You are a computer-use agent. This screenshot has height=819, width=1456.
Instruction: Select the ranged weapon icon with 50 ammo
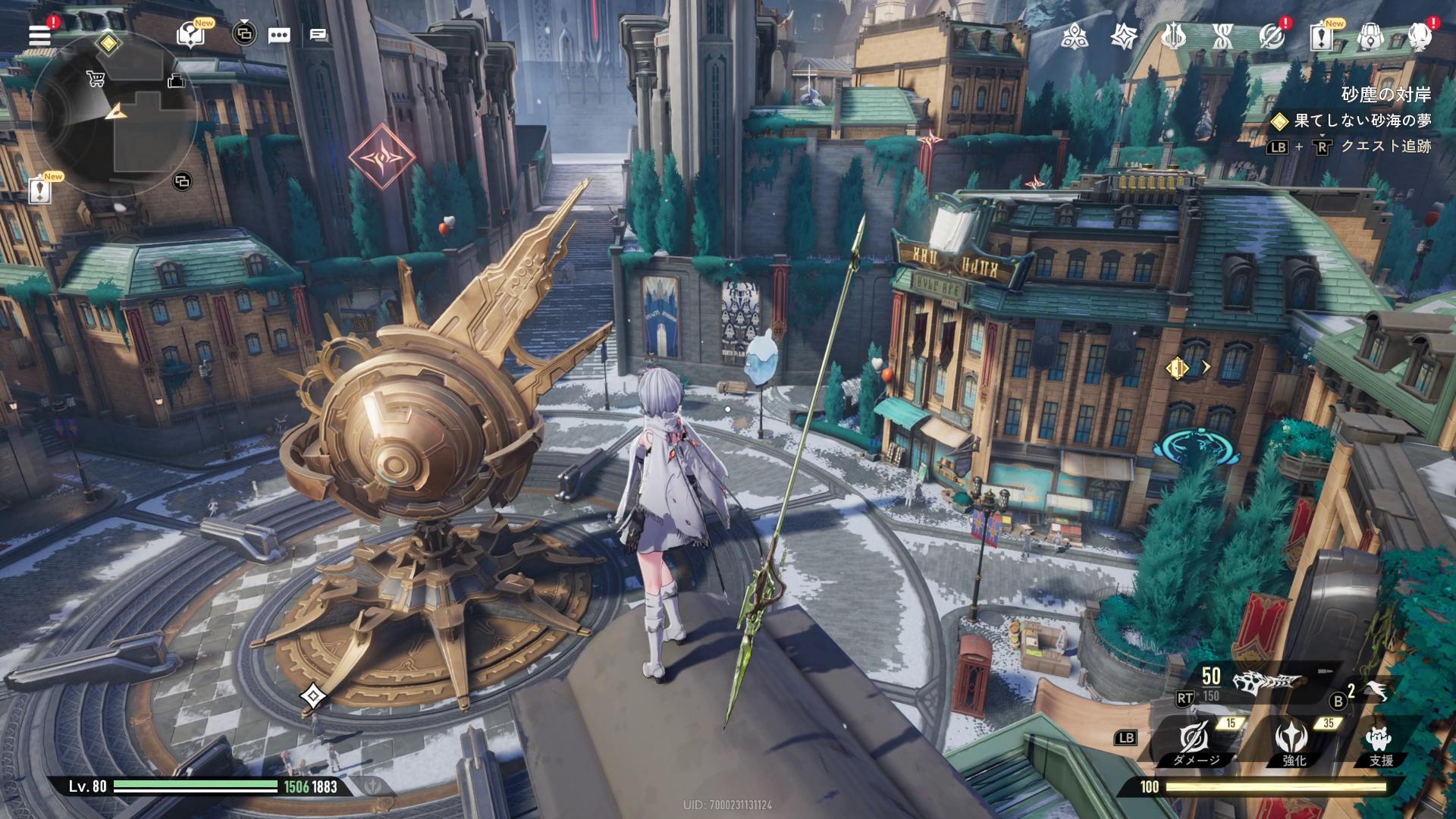[x=1266, y=682]
